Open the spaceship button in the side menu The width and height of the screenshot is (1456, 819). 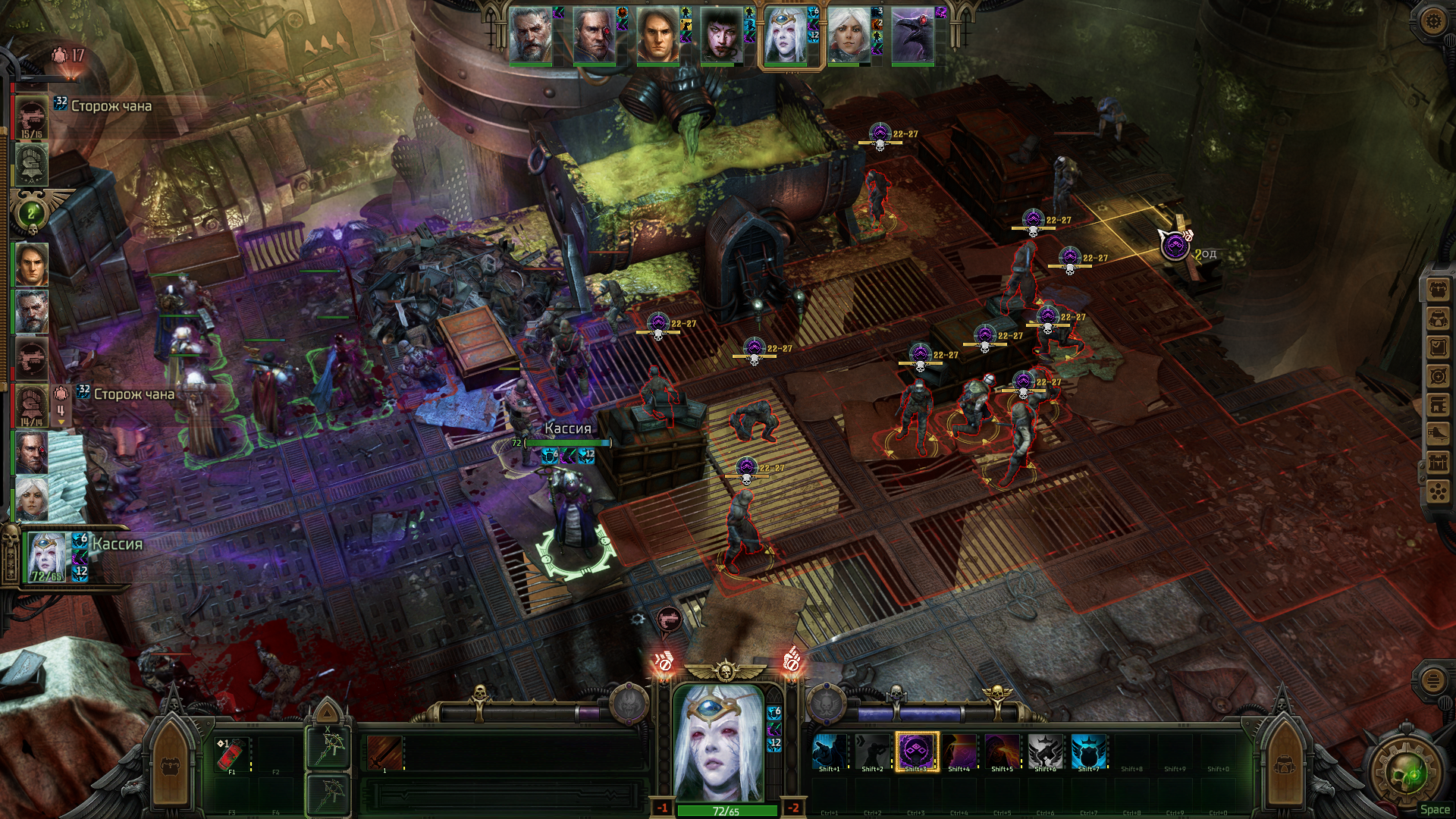[1438, 434]
